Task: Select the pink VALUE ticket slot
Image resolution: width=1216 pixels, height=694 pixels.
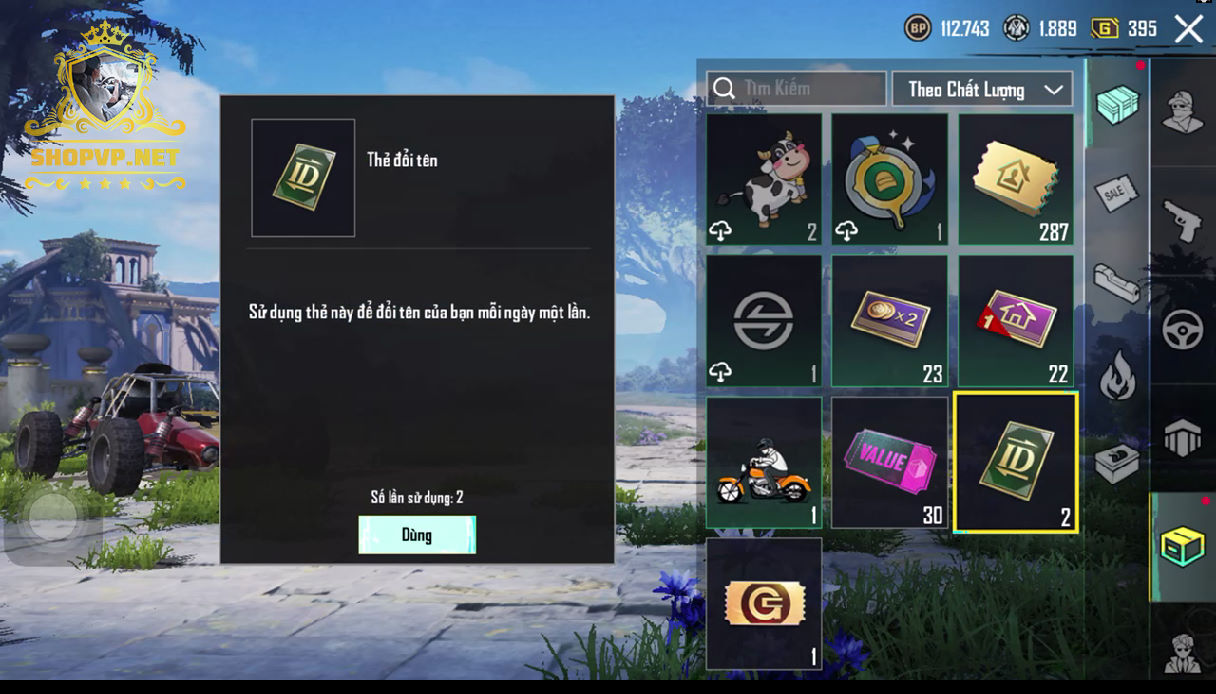Action: pos(890,463)
